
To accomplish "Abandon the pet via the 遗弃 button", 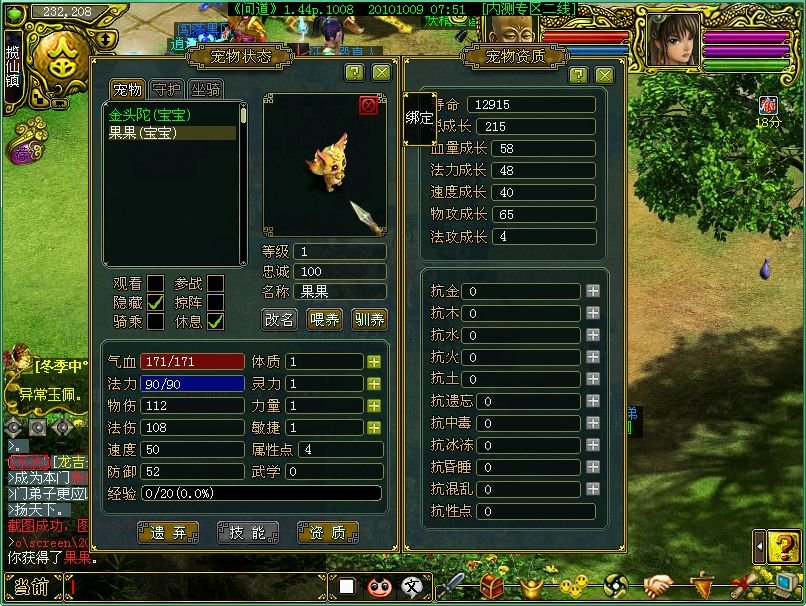I will pyautogui.click(x=167, y=533).
